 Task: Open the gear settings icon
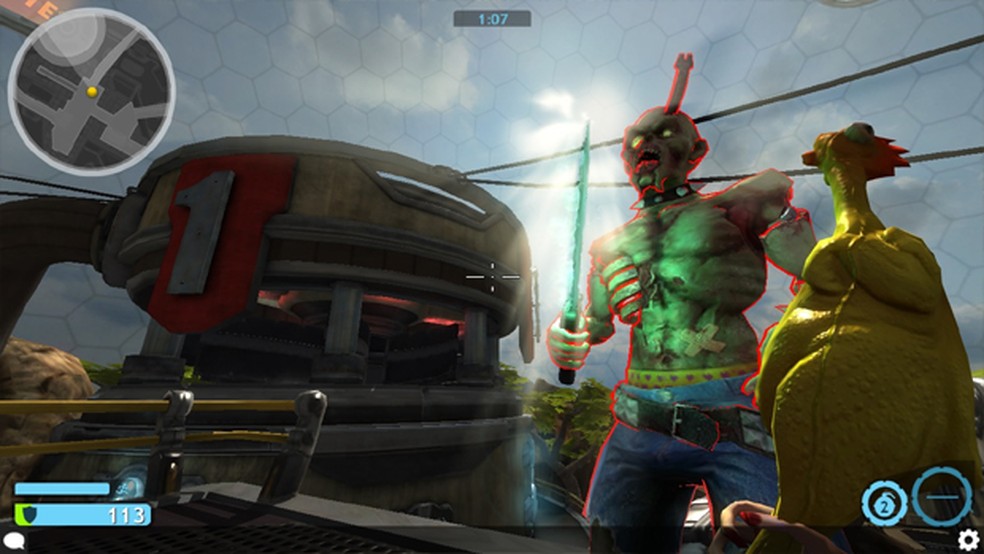(x=968, y=541)
